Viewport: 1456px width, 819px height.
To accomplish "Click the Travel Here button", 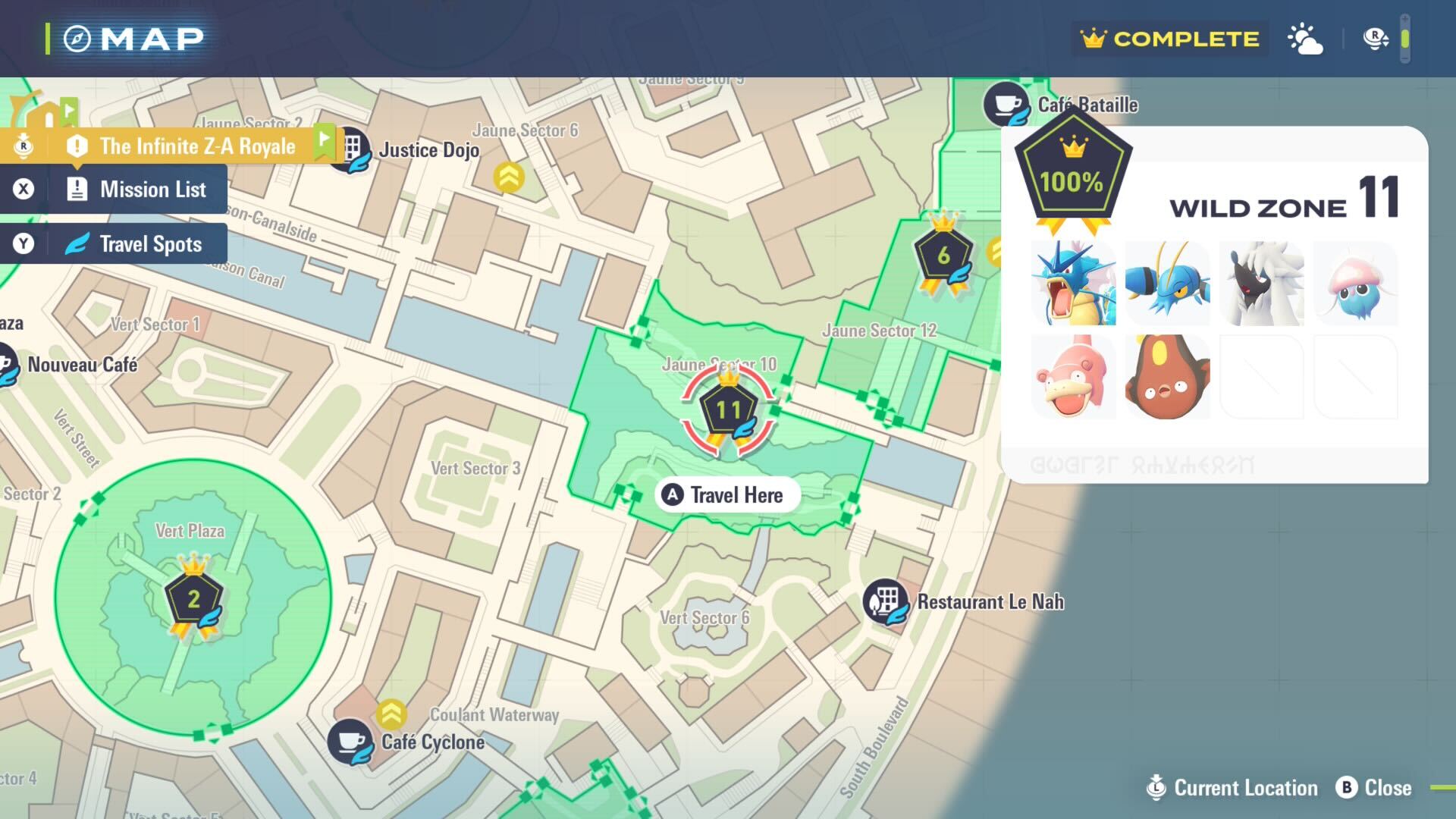I will [726, 495].
